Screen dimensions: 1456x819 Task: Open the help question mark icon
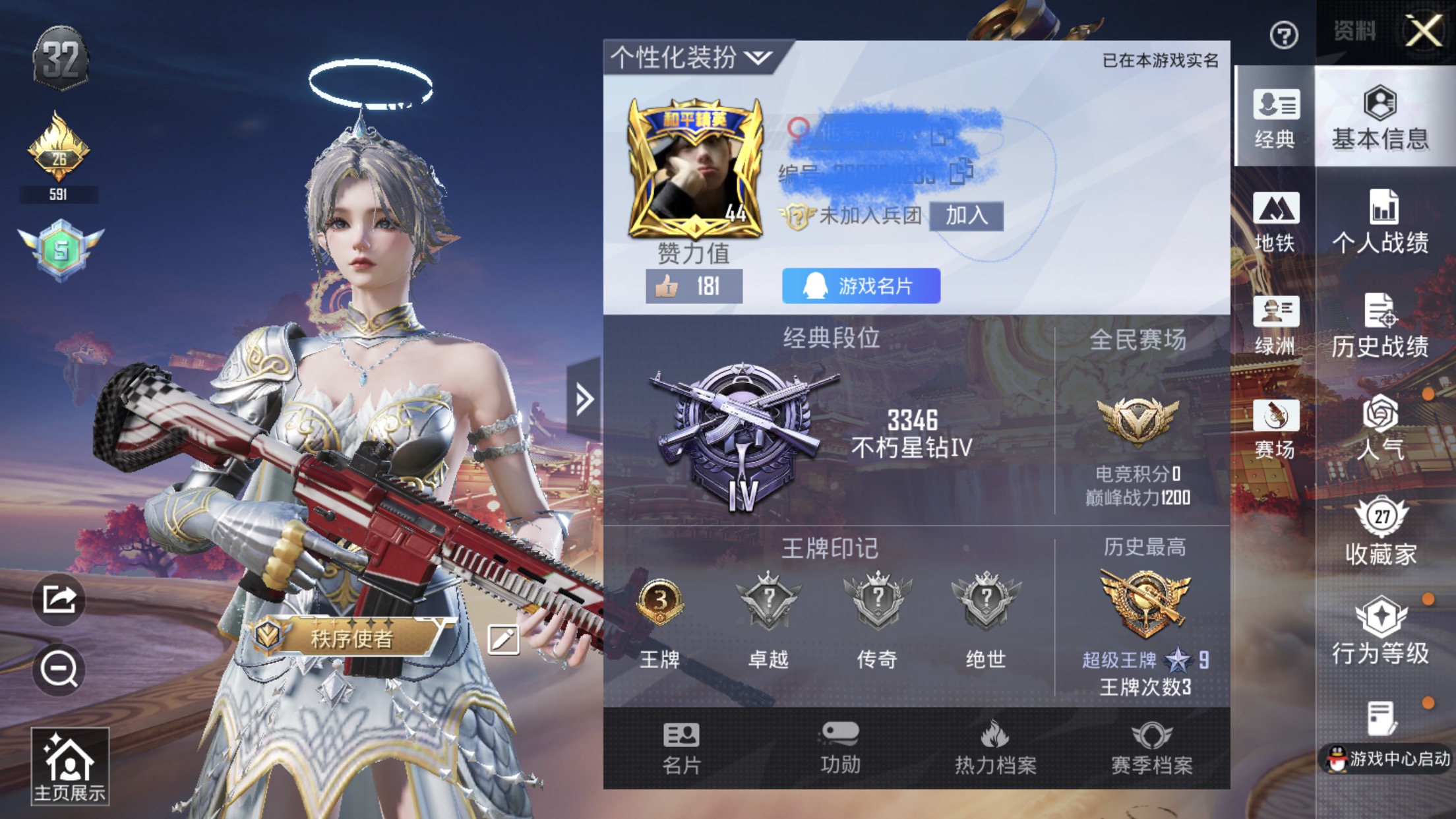[x=1283, y=35]
